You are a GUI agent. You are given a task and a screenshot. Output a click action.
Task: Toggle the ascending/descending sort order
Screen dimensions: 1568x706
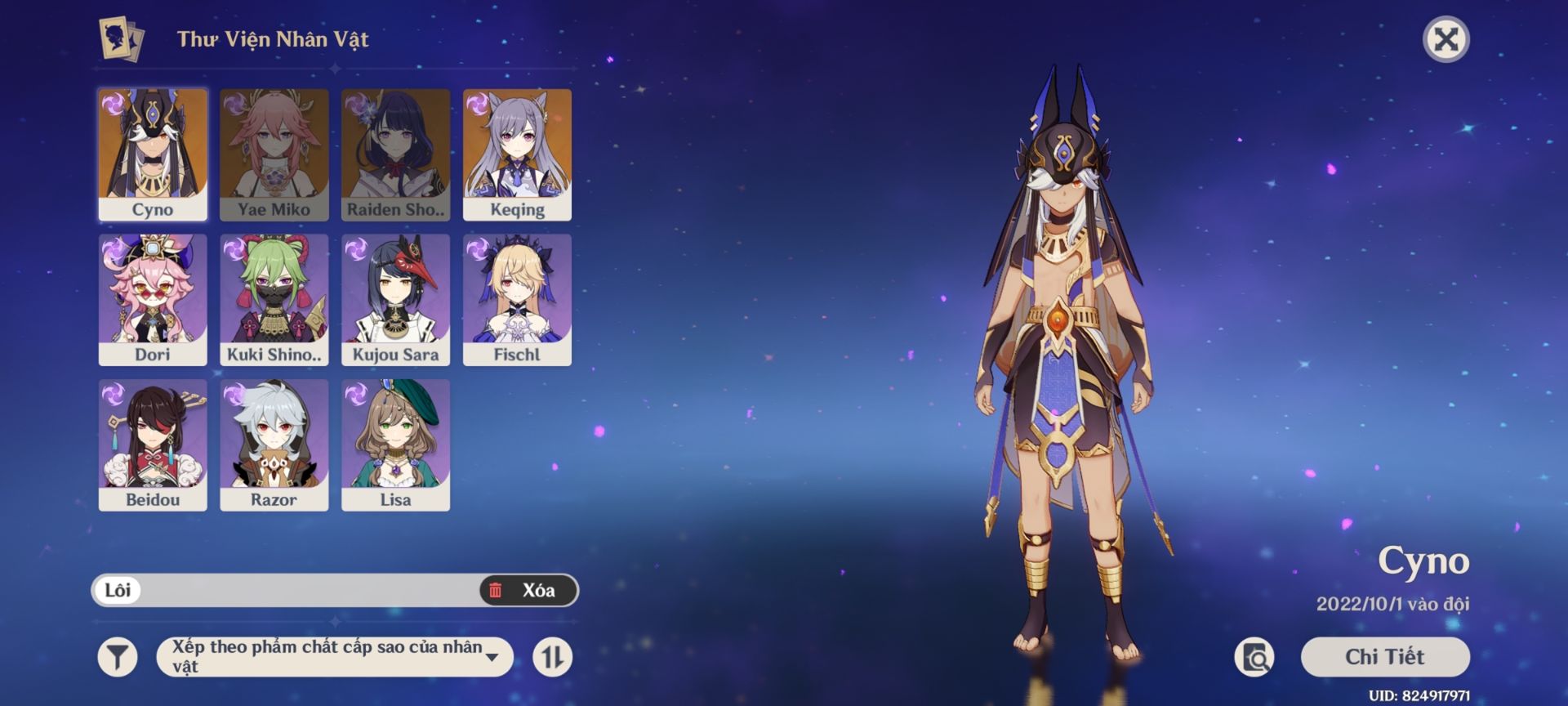[553, 657]
